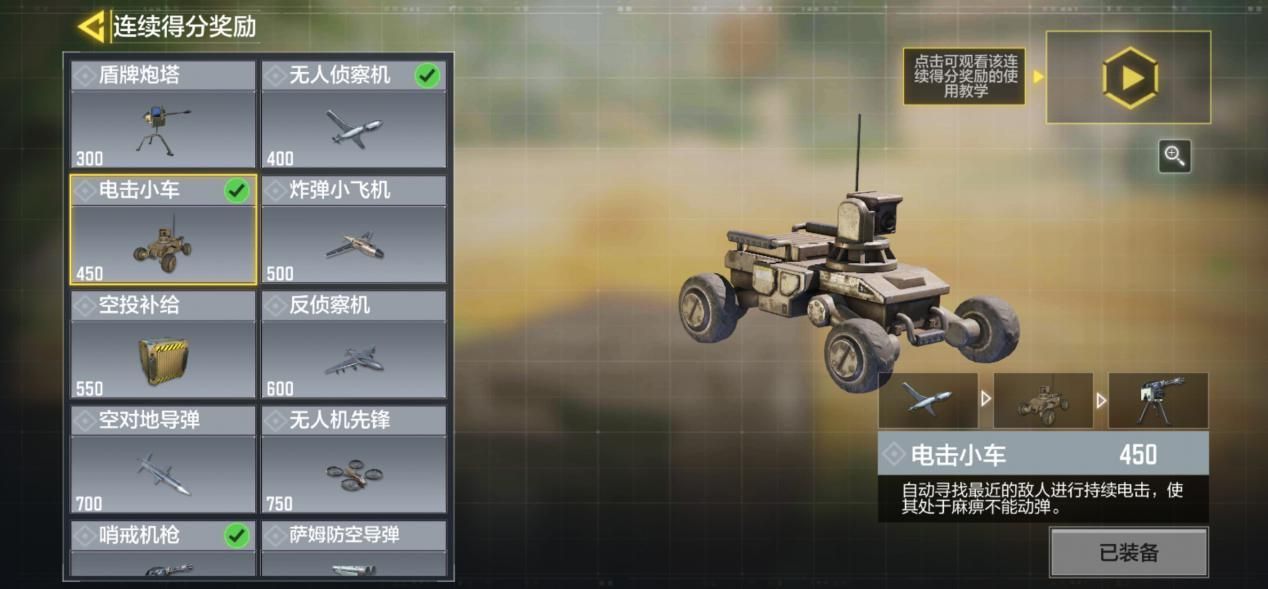Screen dimensions: 1268x589
Task: Select the 电击小车 scorestreak tile
Action: point(163,230)
